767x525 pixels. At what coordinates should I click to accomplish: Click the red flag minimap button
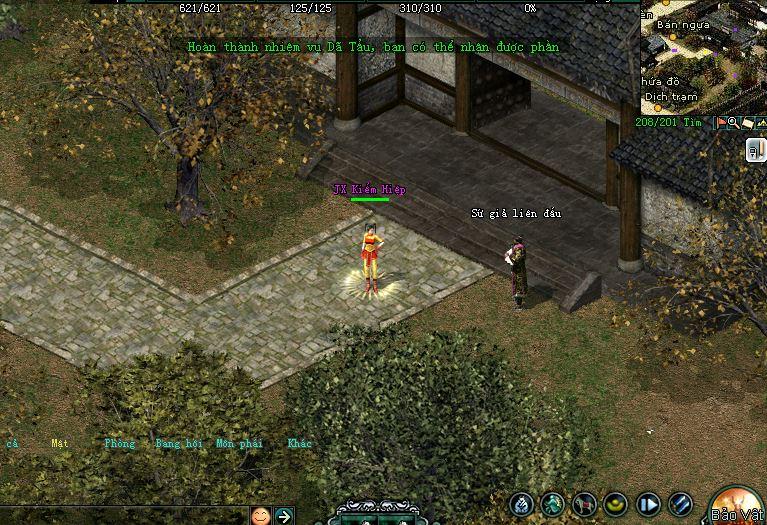721,123
